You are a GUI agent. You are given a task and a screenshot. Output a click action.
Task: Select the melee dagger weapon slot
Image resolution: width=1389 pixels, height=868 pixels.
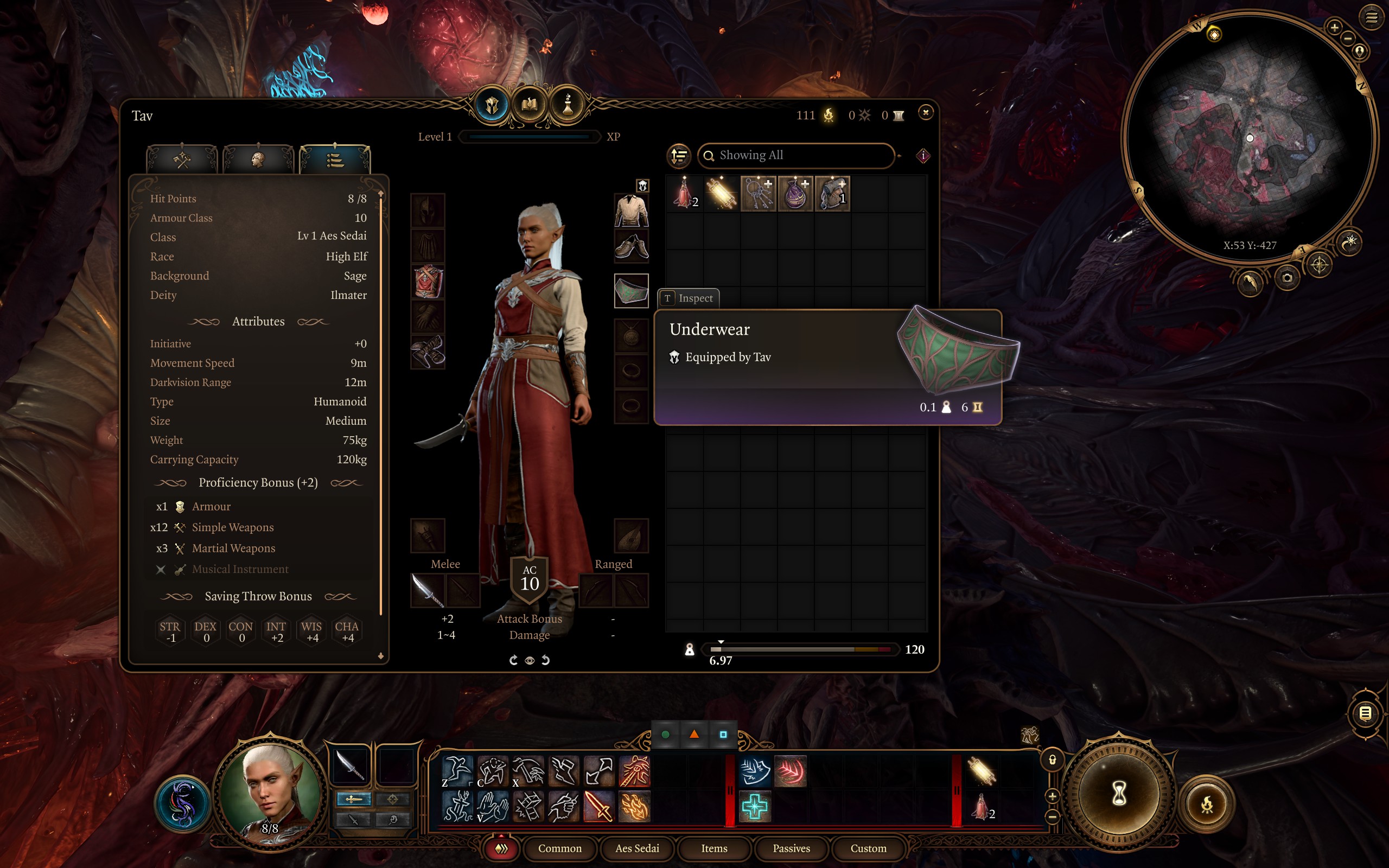428,590
